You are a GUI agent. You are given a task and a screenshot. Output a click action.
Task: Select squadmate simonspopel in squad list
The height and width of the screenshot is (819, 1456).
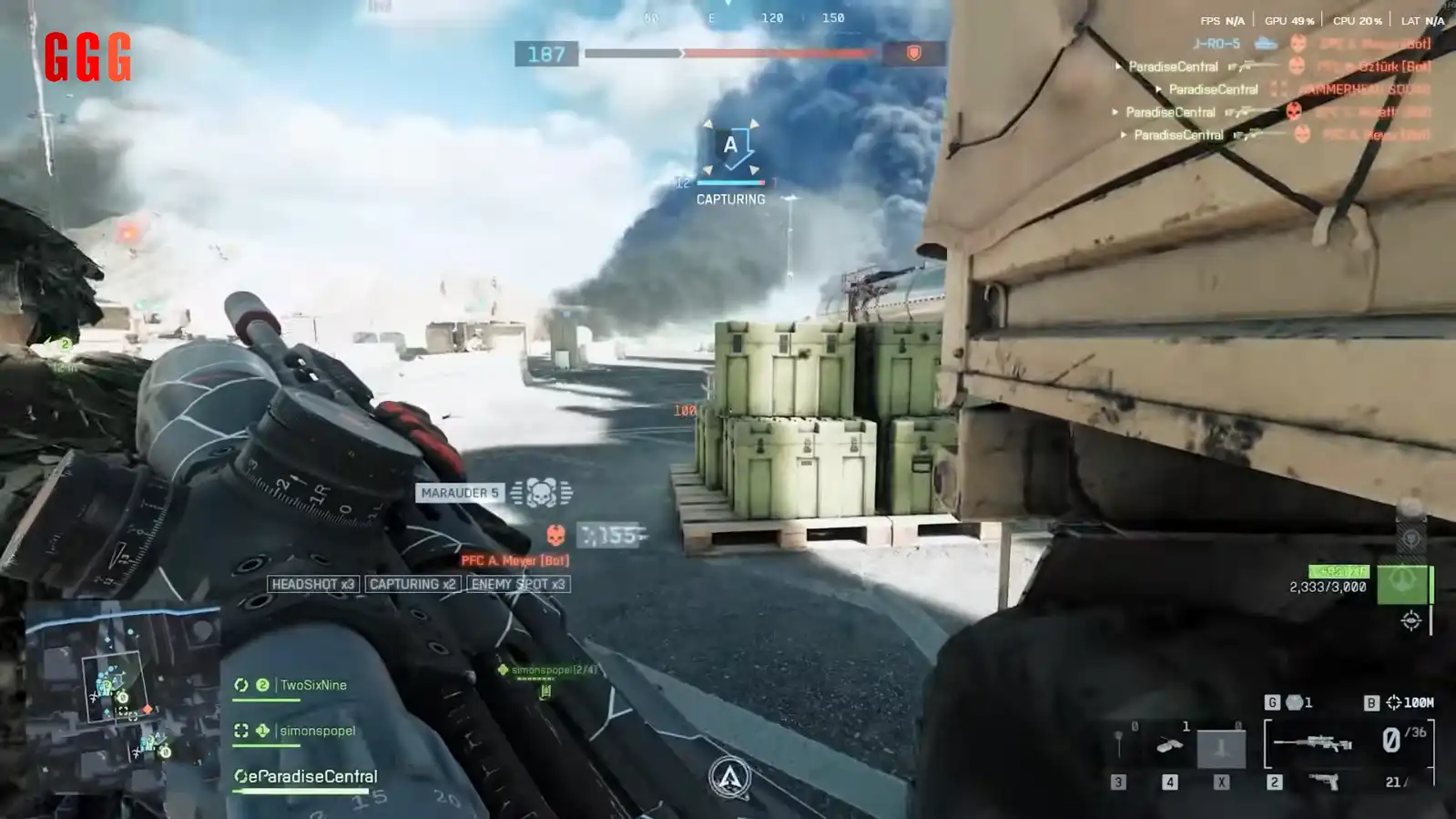317,731
